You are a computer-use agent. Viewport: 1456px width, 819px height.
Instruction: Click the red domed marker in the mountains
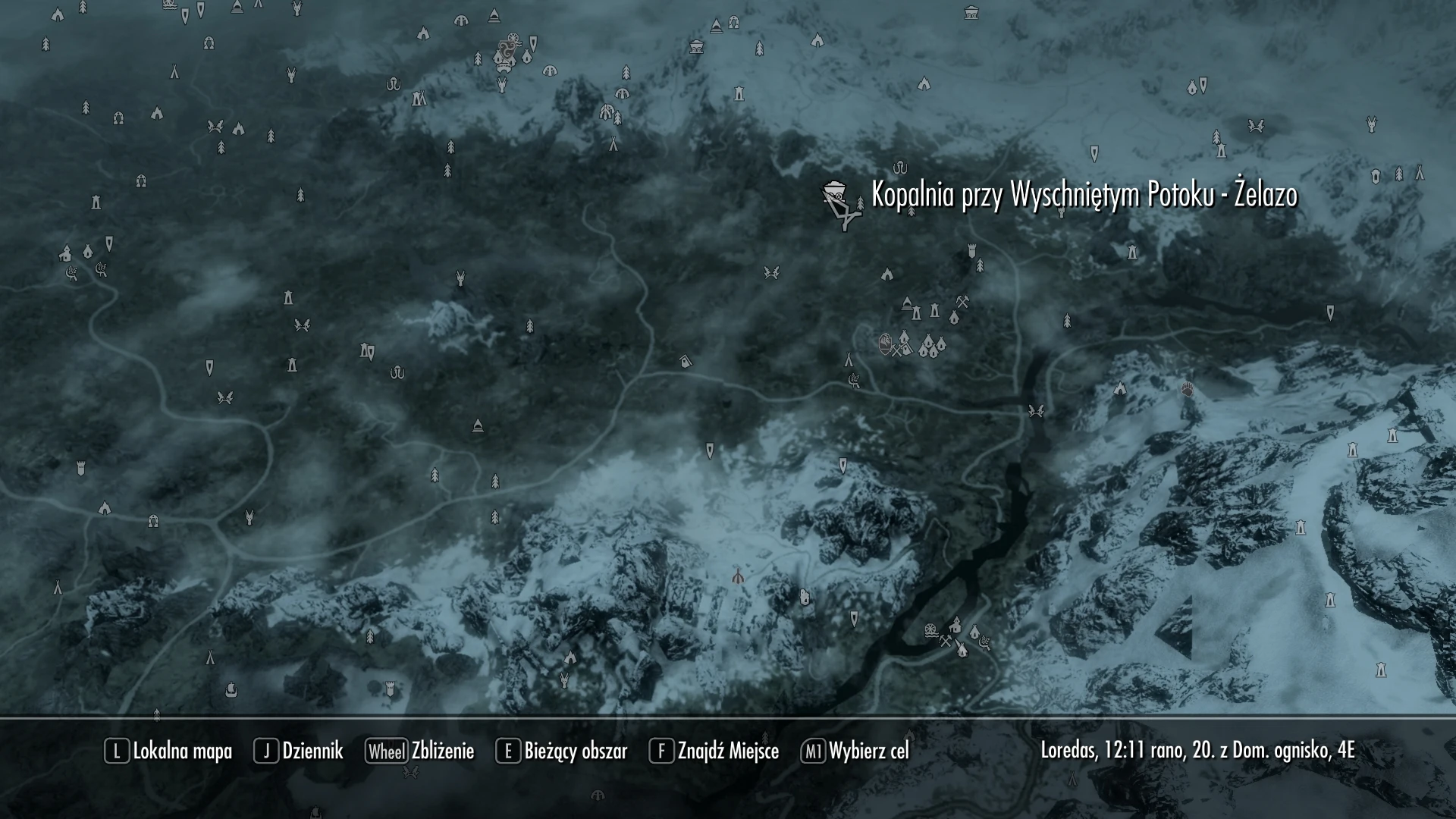coord(737,577)
